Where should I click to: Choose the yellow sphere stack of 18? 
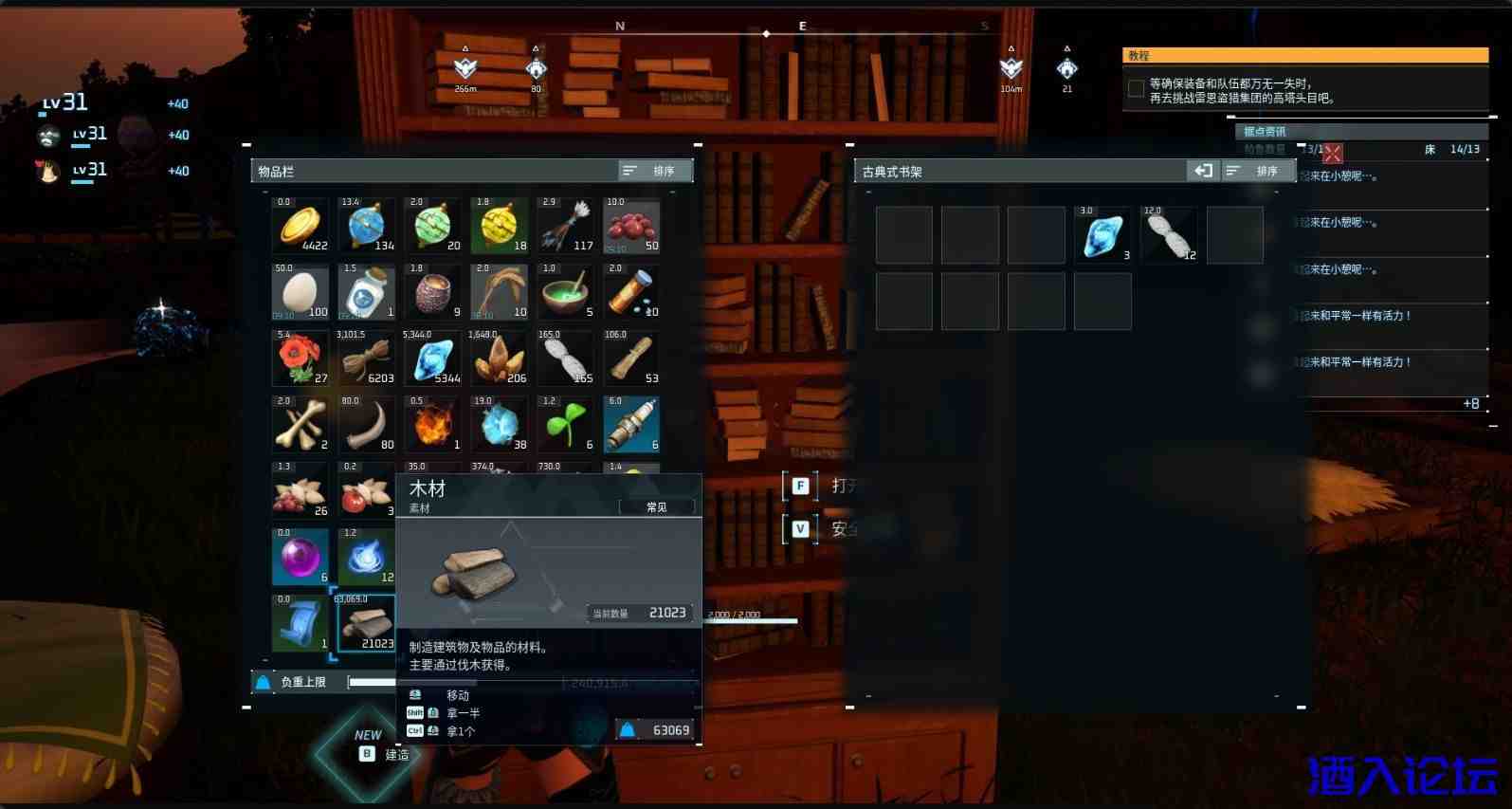point(500,227)
